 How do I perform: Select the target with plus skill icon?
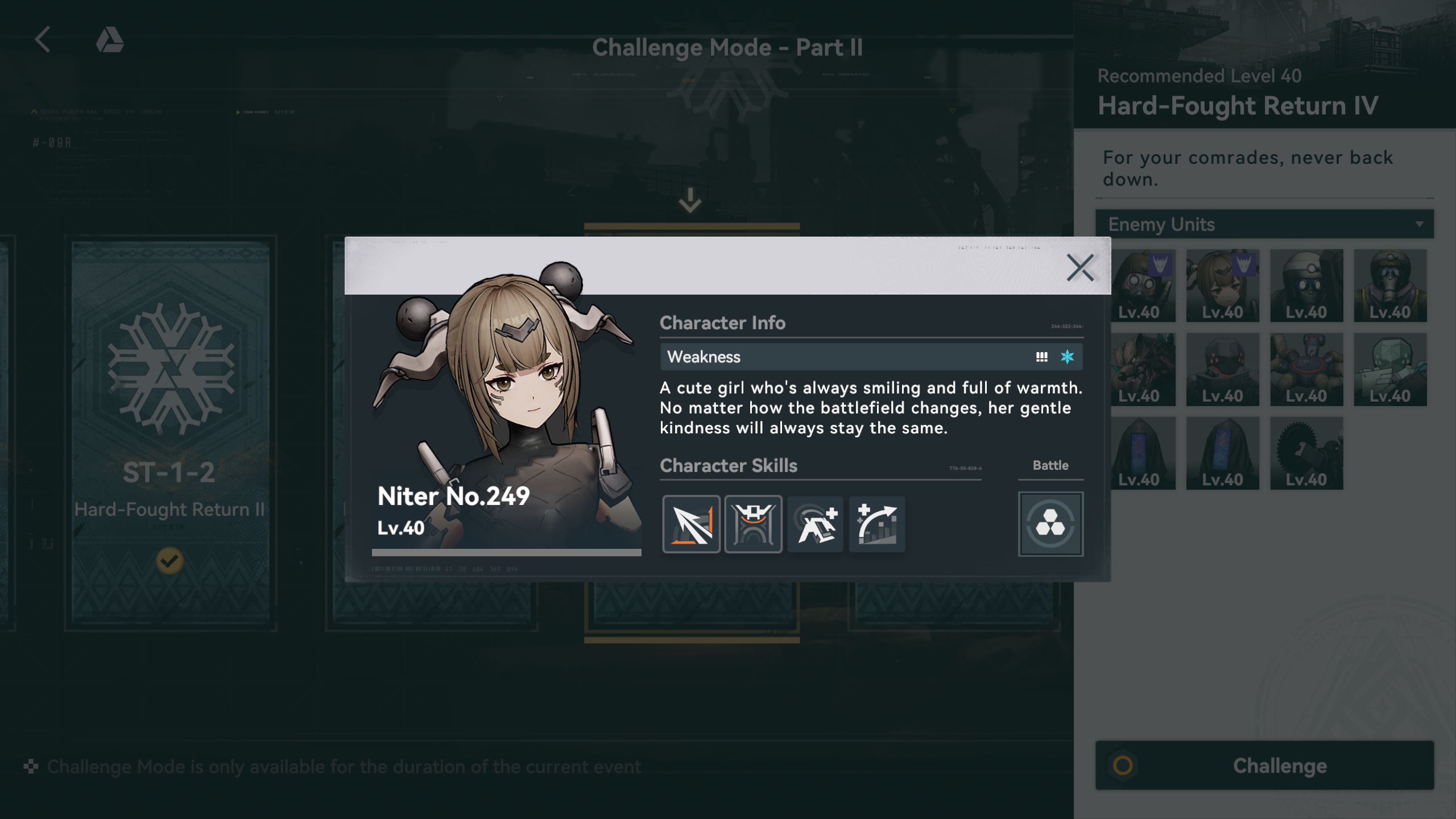815,524
